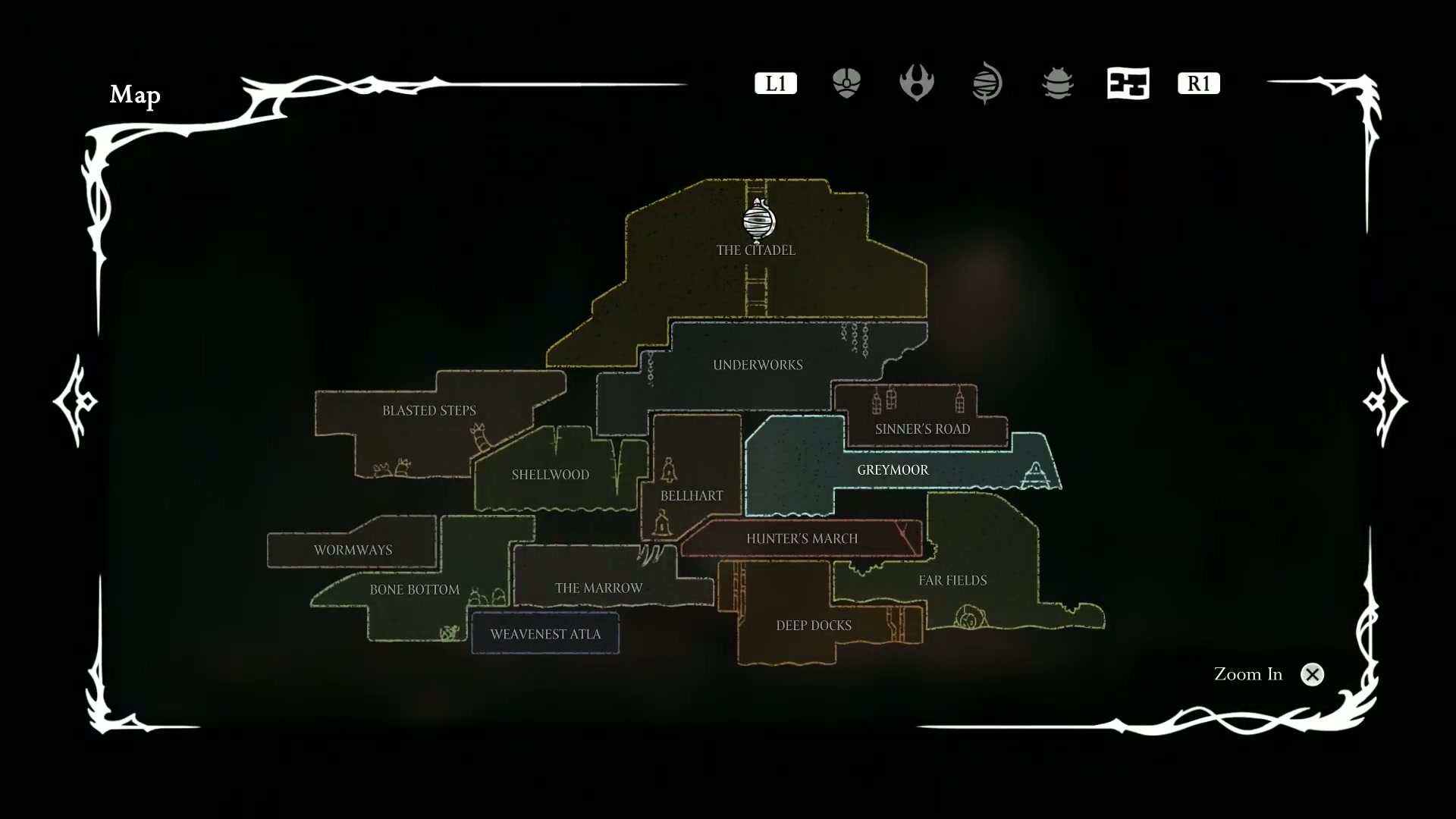The image size is (1456, 819).
Task: Select the Blasted Steps area
Action: coord(428,411)
